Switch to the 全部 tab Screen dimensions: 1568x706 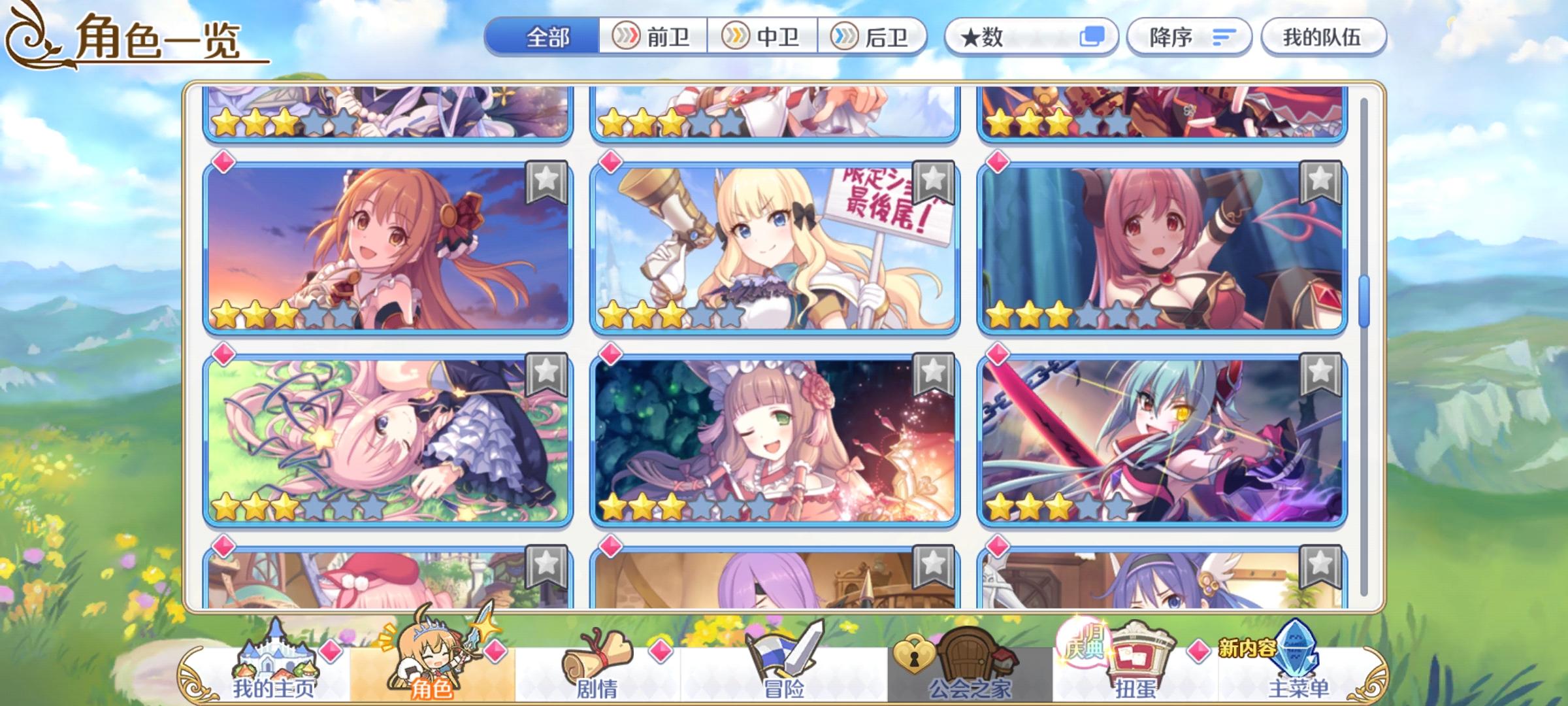tap(547, 37)
